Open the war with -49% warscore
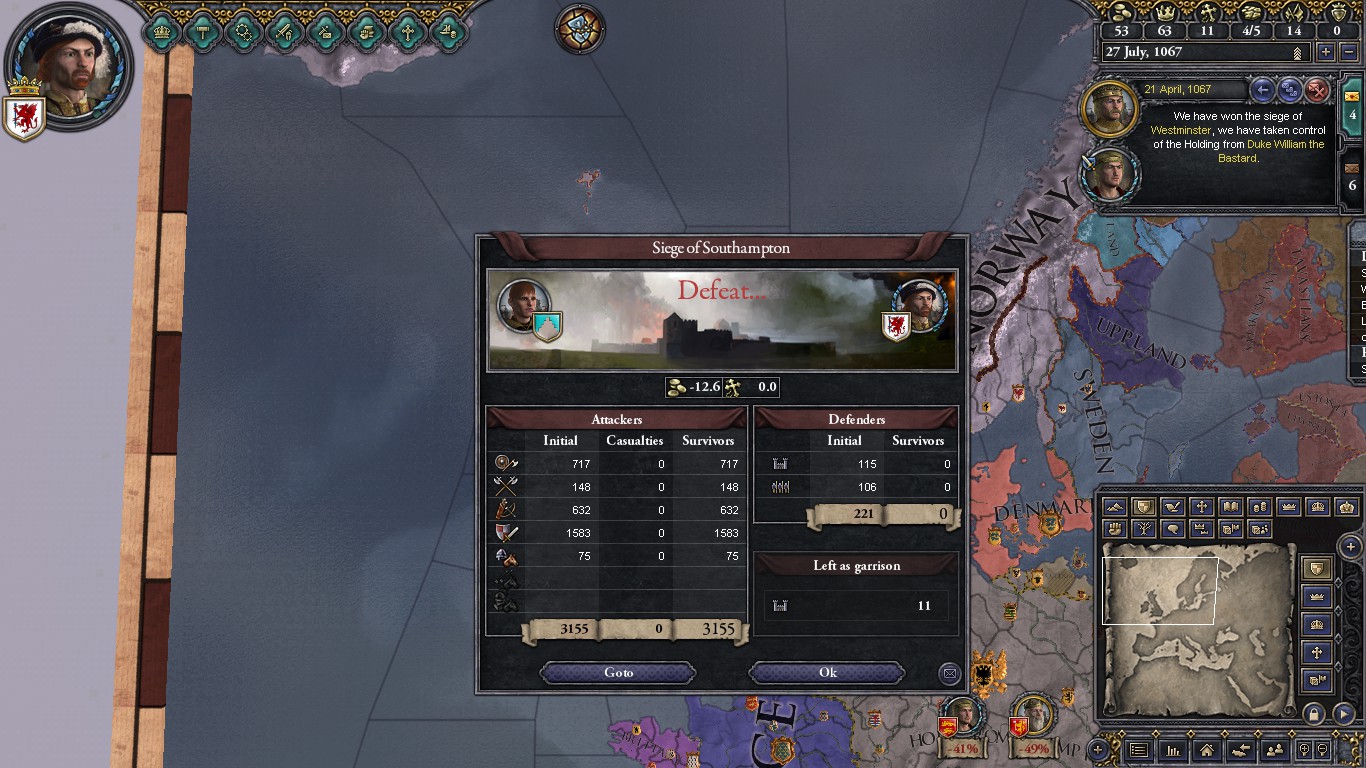Viewport: 1366px width, 768px height. point(1033,726)
